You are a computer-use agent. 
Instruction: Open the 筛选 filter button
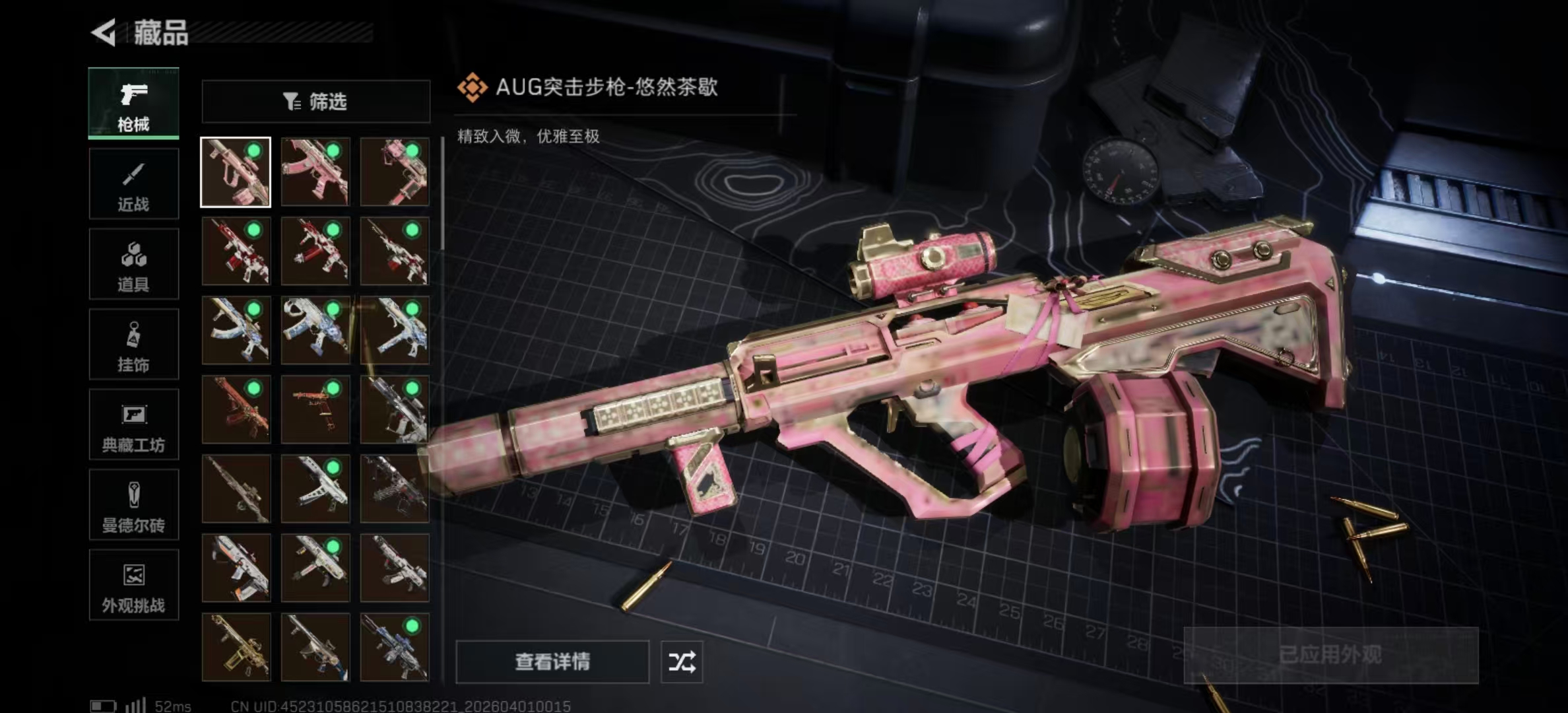pos(315,102)
